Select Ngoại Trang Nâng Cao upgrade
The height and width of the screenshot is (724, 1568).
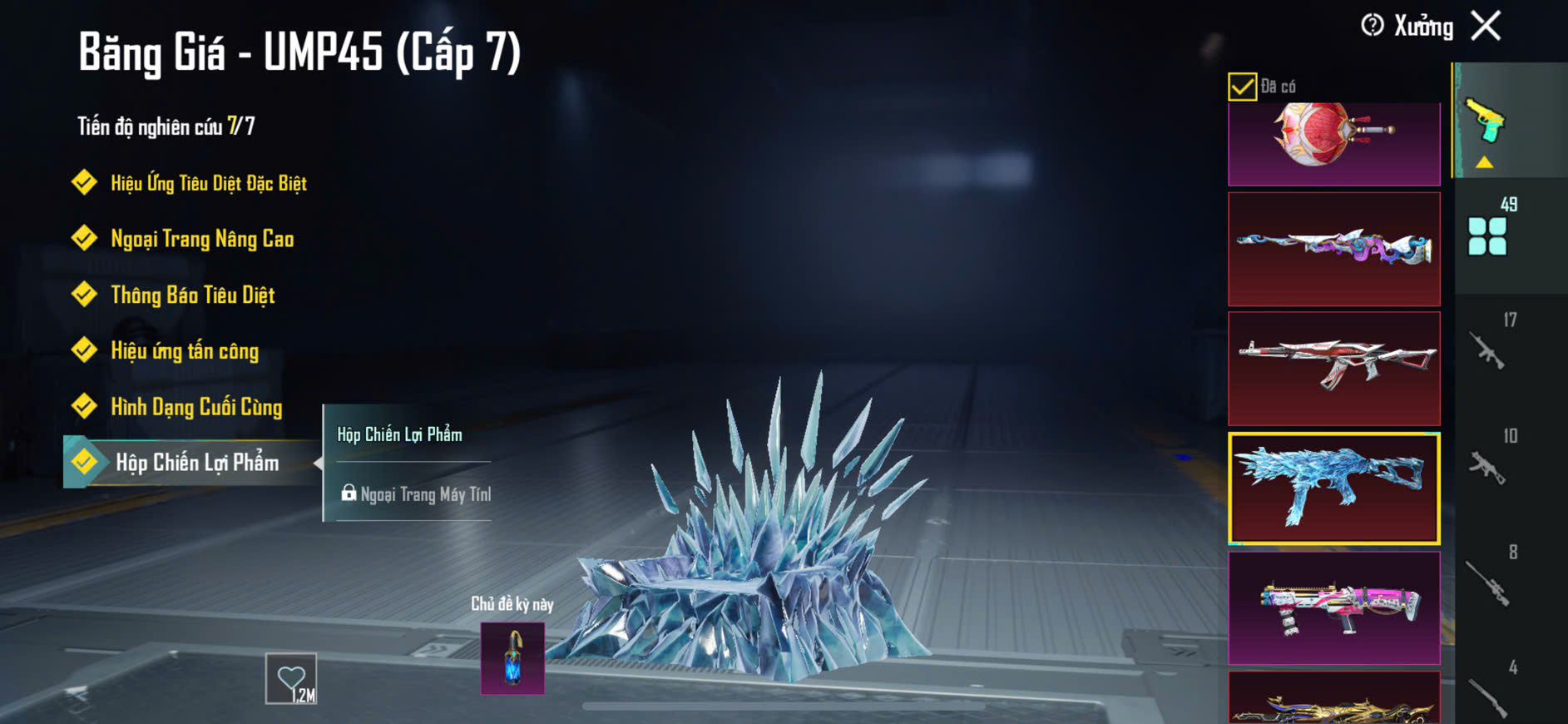202,239
